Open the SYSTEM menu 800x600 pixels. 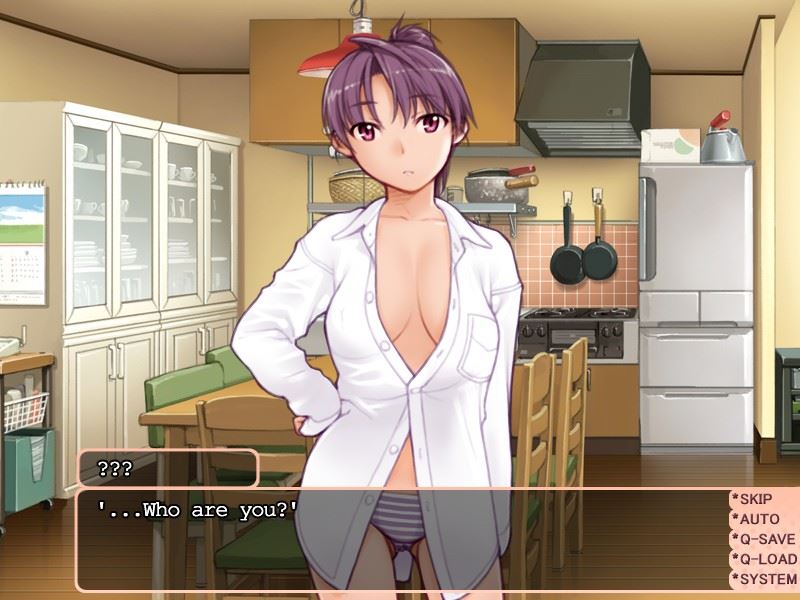[x=762, y=579]
